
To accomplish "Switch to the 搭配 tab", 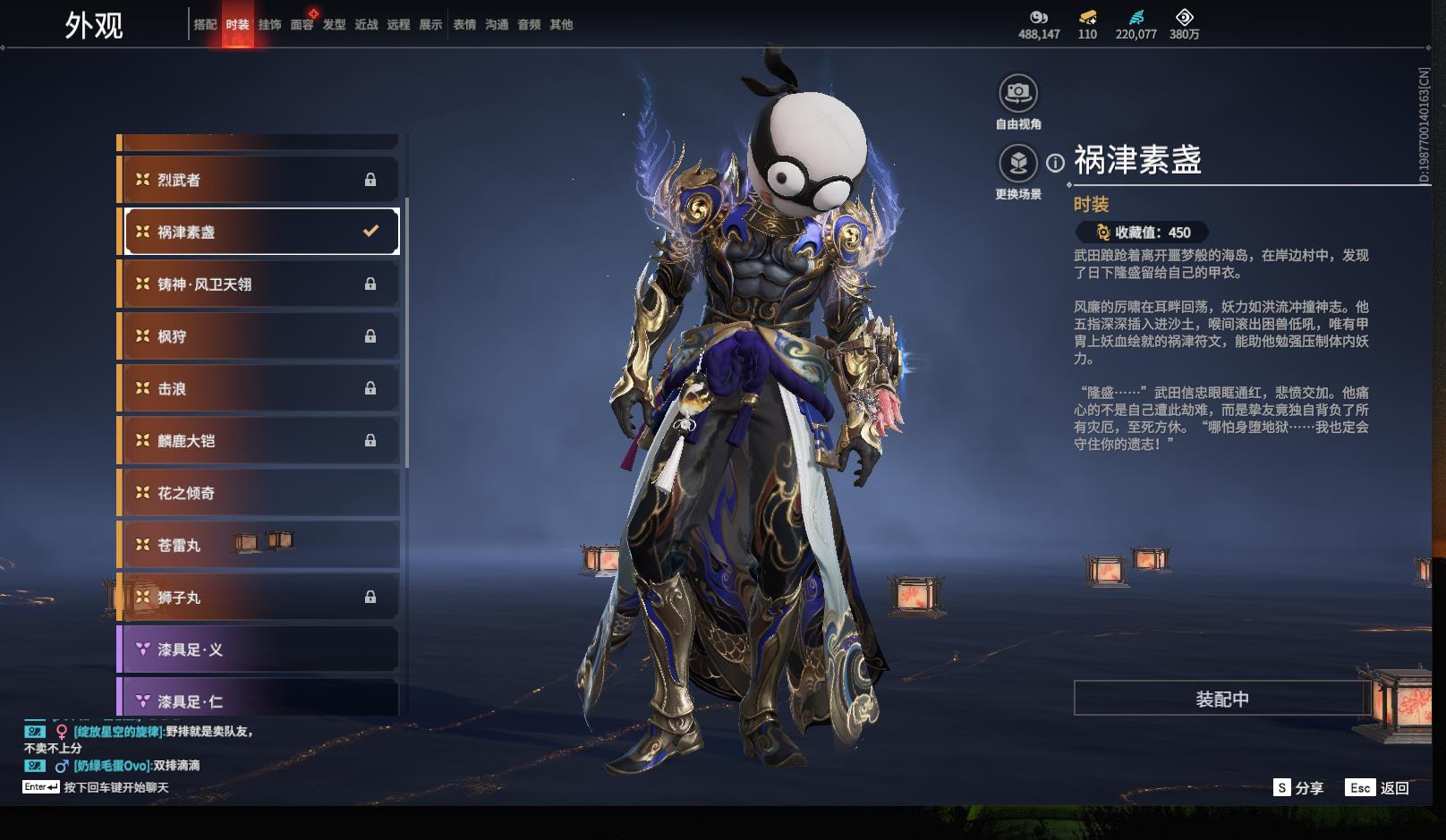I will point(205,25).
